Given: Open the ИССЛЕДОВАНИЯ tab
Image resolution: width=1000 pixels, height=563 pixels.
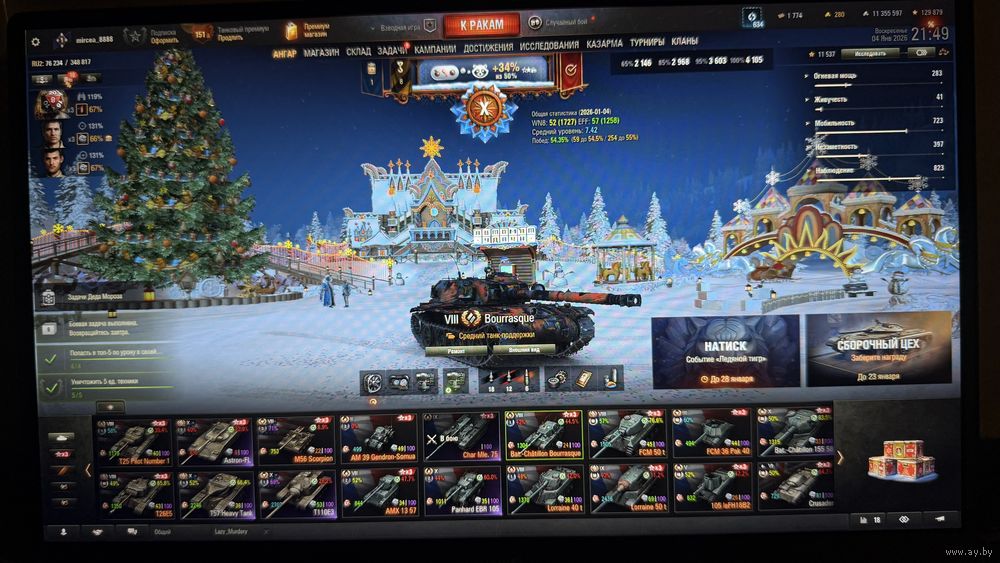Looking at the screenshot, I should click(x=549, y=46).
